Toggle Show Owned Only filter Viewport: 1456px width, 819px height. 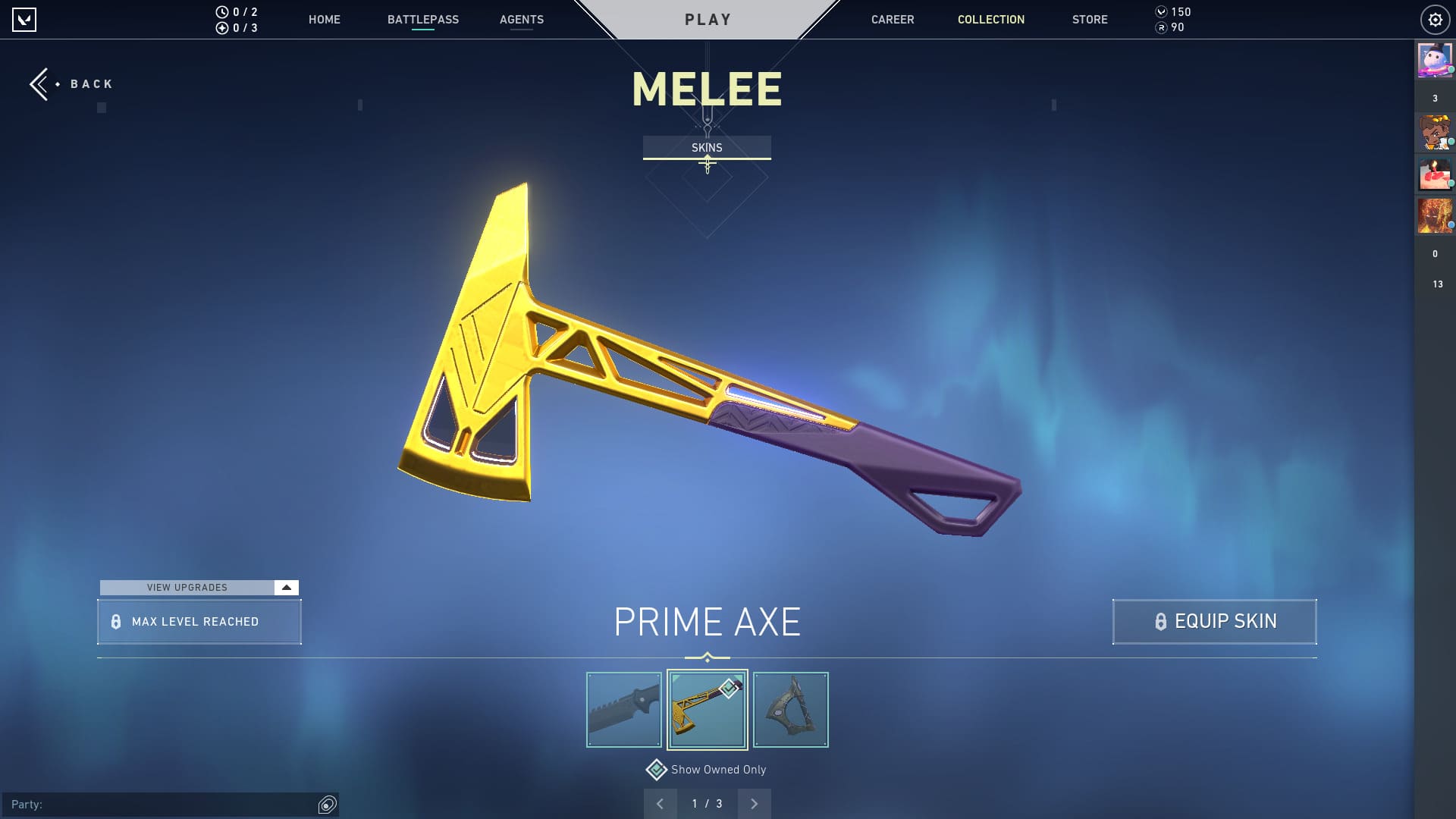657,770
